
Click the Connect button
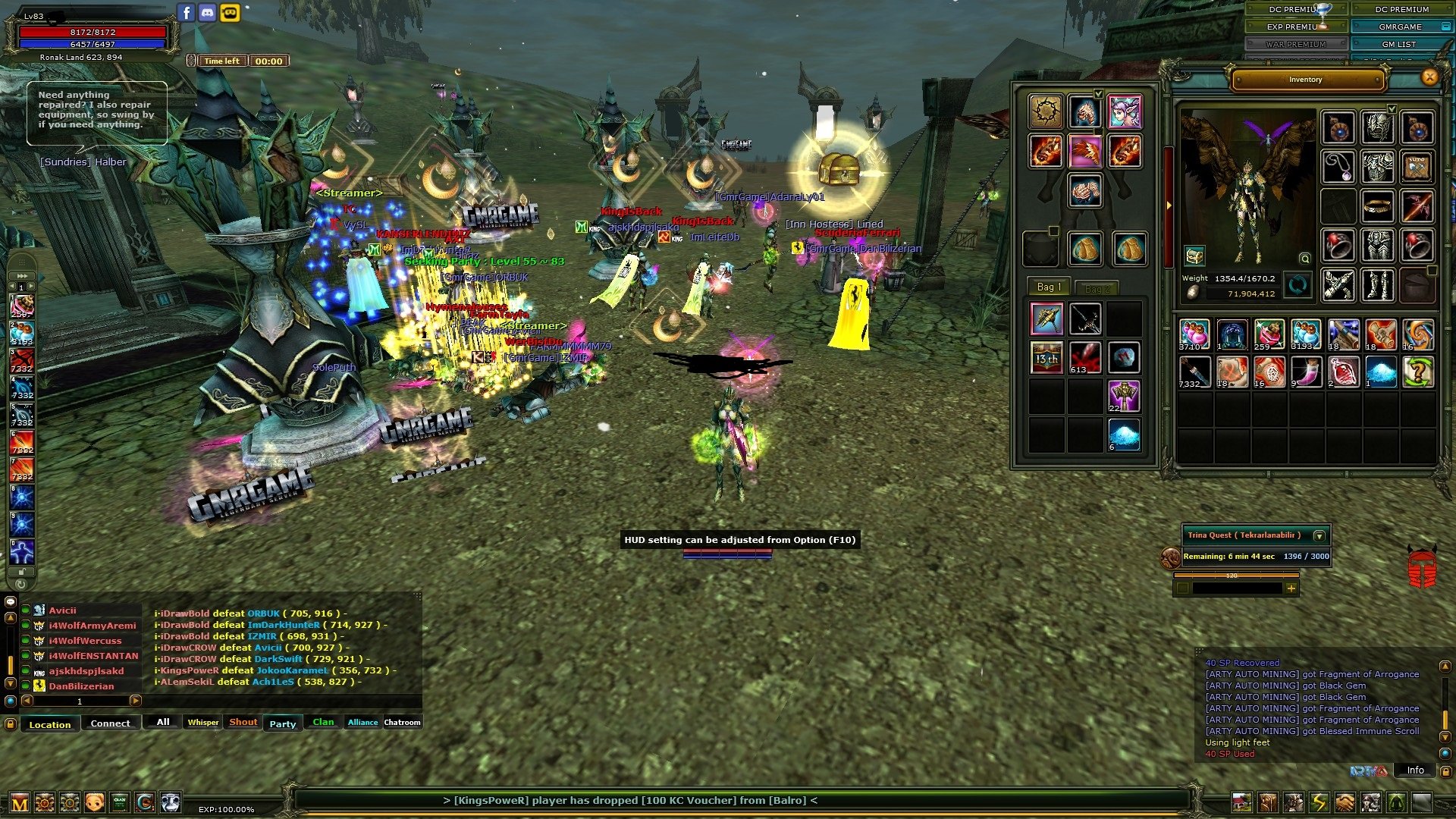[110, 723]
